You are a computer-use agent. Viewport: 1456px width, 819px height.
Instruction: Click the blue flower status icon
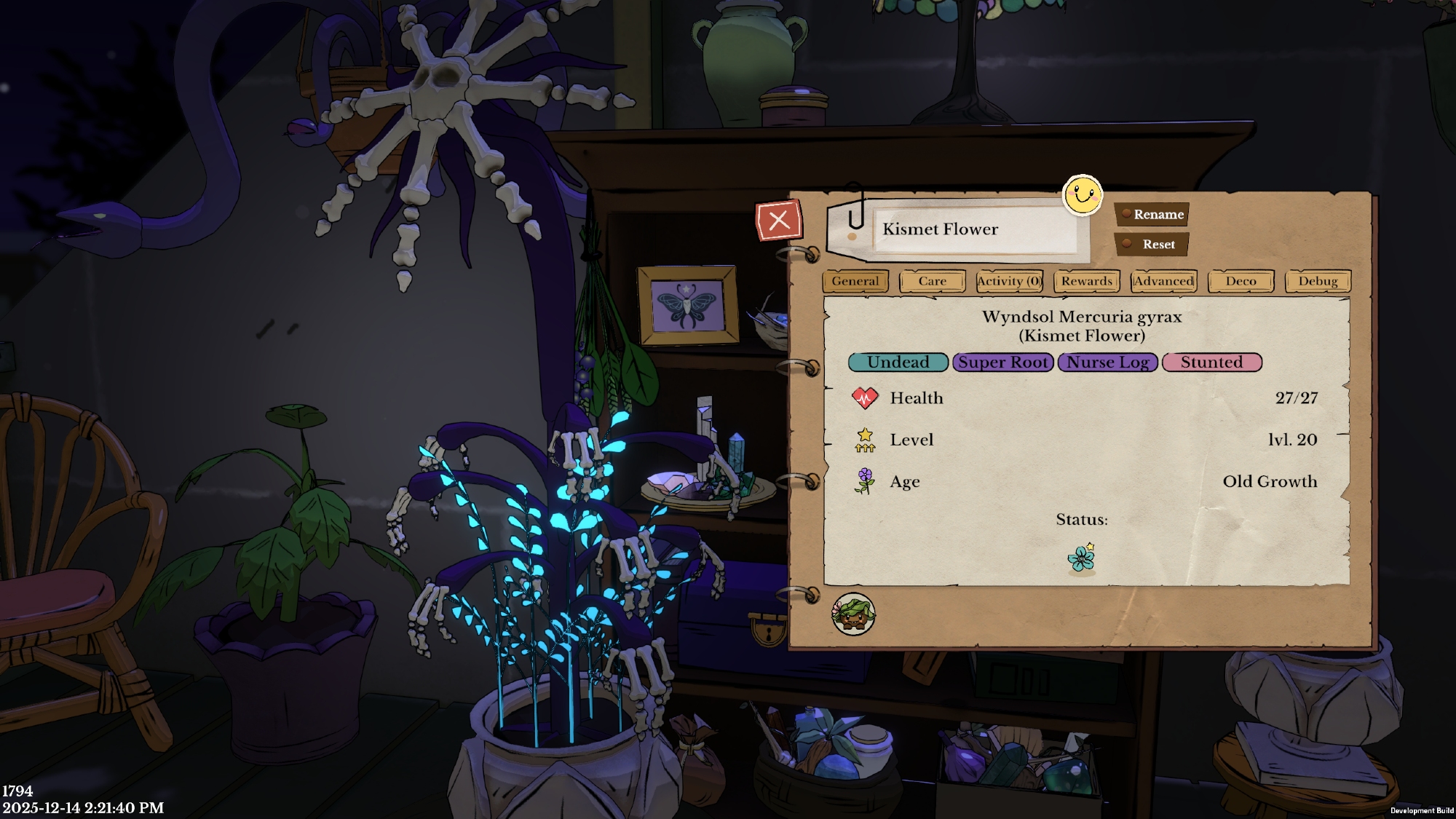(1082, 558)
